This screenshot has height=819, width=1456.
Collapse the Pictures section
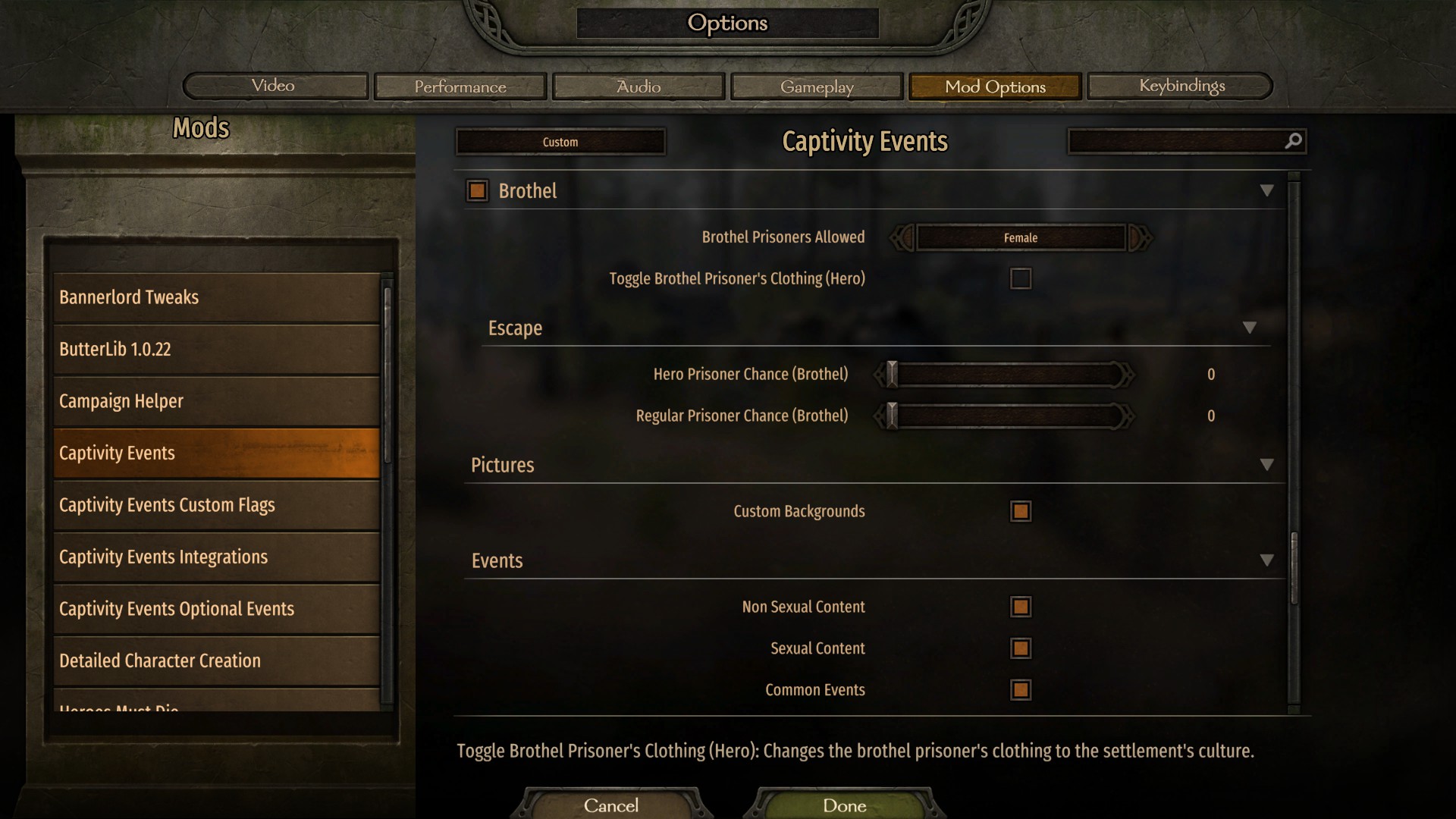click(x=1266, y=464)
